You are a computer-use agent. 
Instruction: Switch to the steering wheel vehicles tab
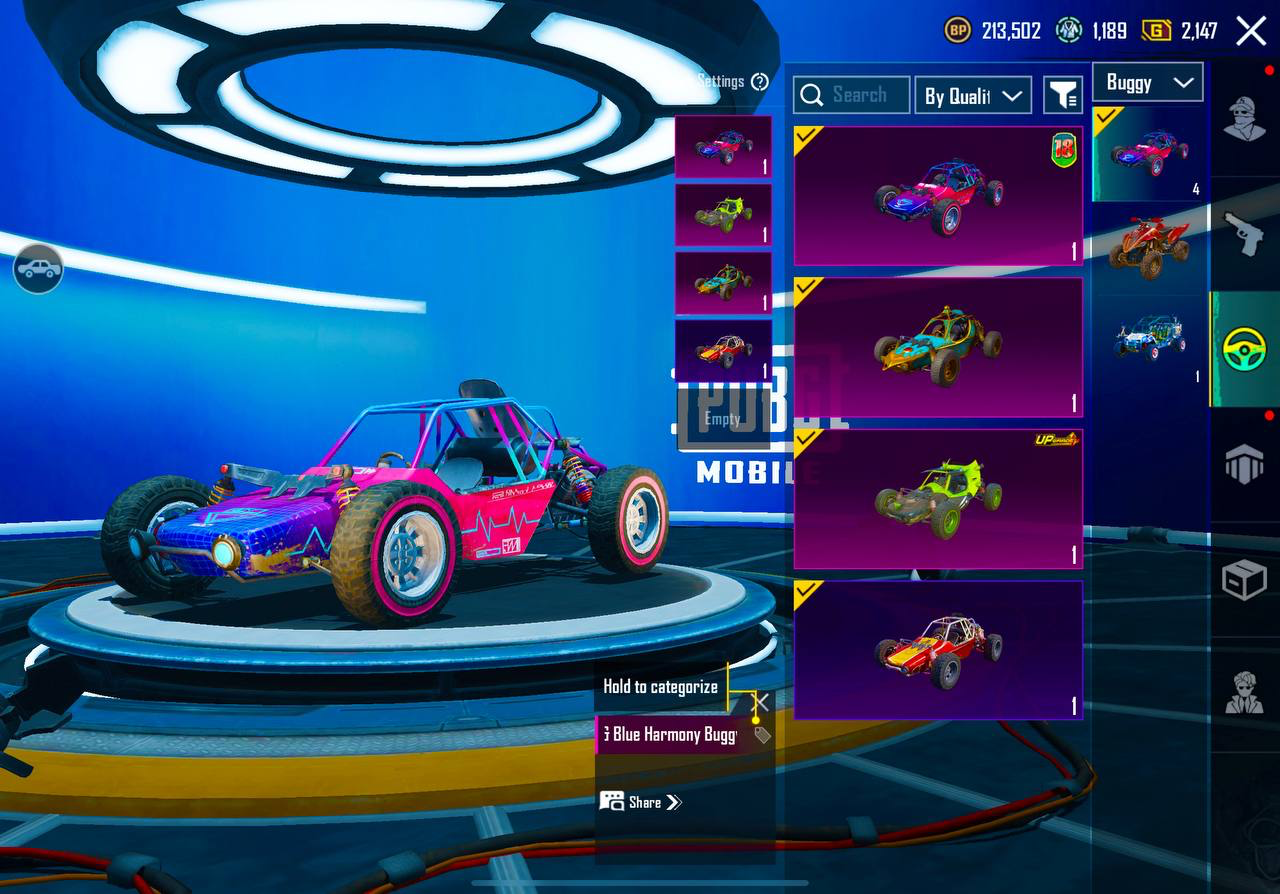1244,350
